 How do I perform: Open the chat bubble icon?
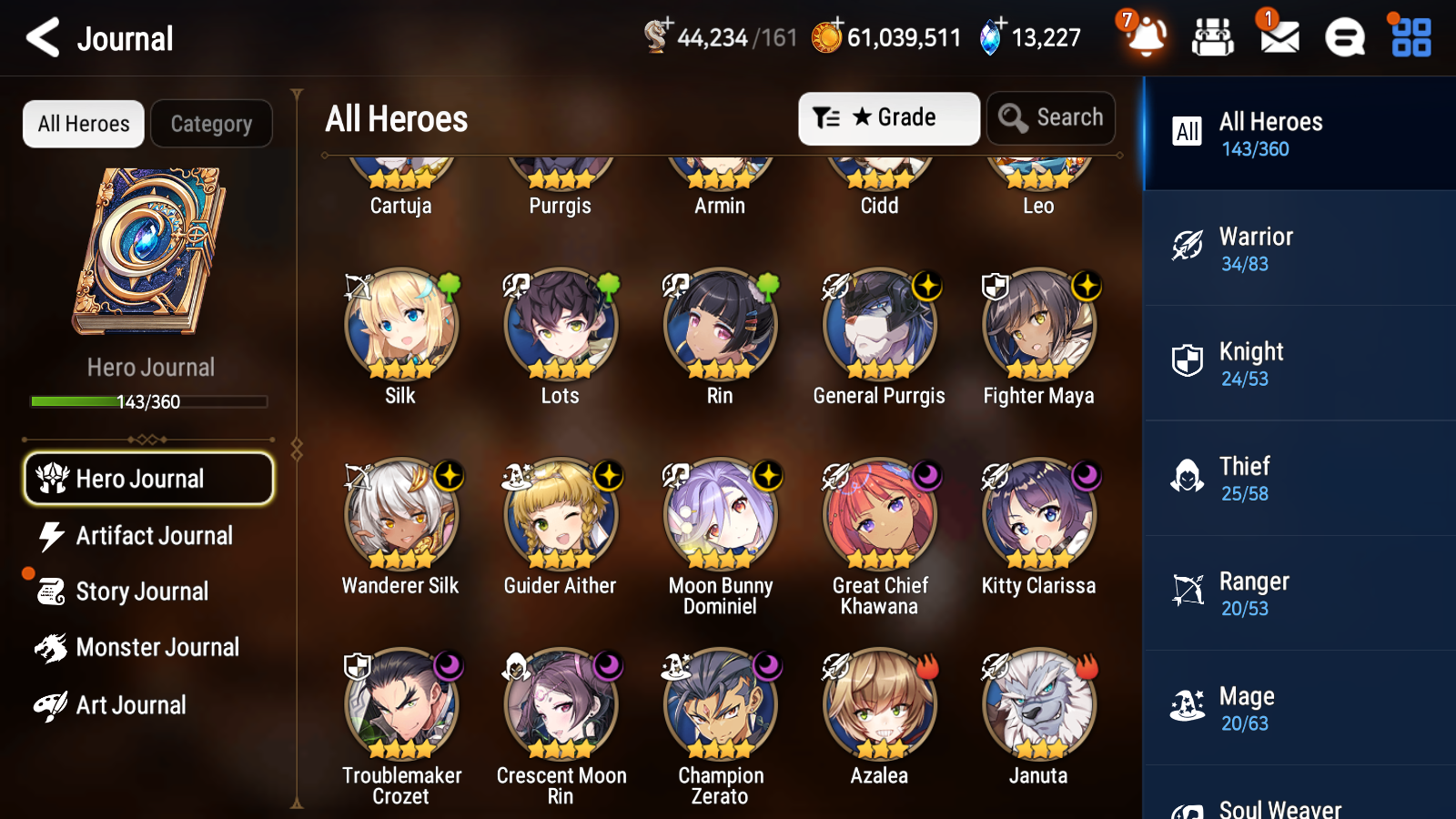pos(1344,38)
